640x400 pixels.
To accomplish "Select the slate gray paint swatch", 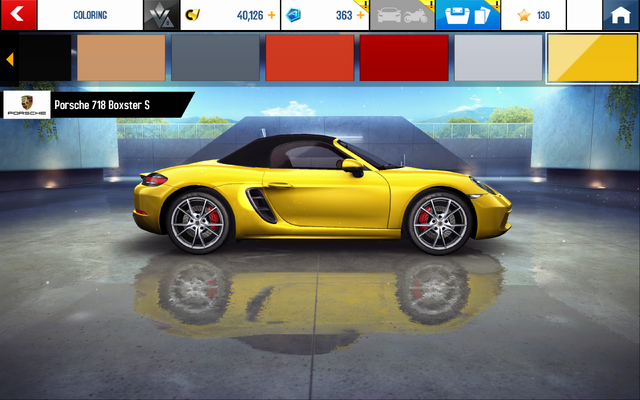I will pos(214,58).
